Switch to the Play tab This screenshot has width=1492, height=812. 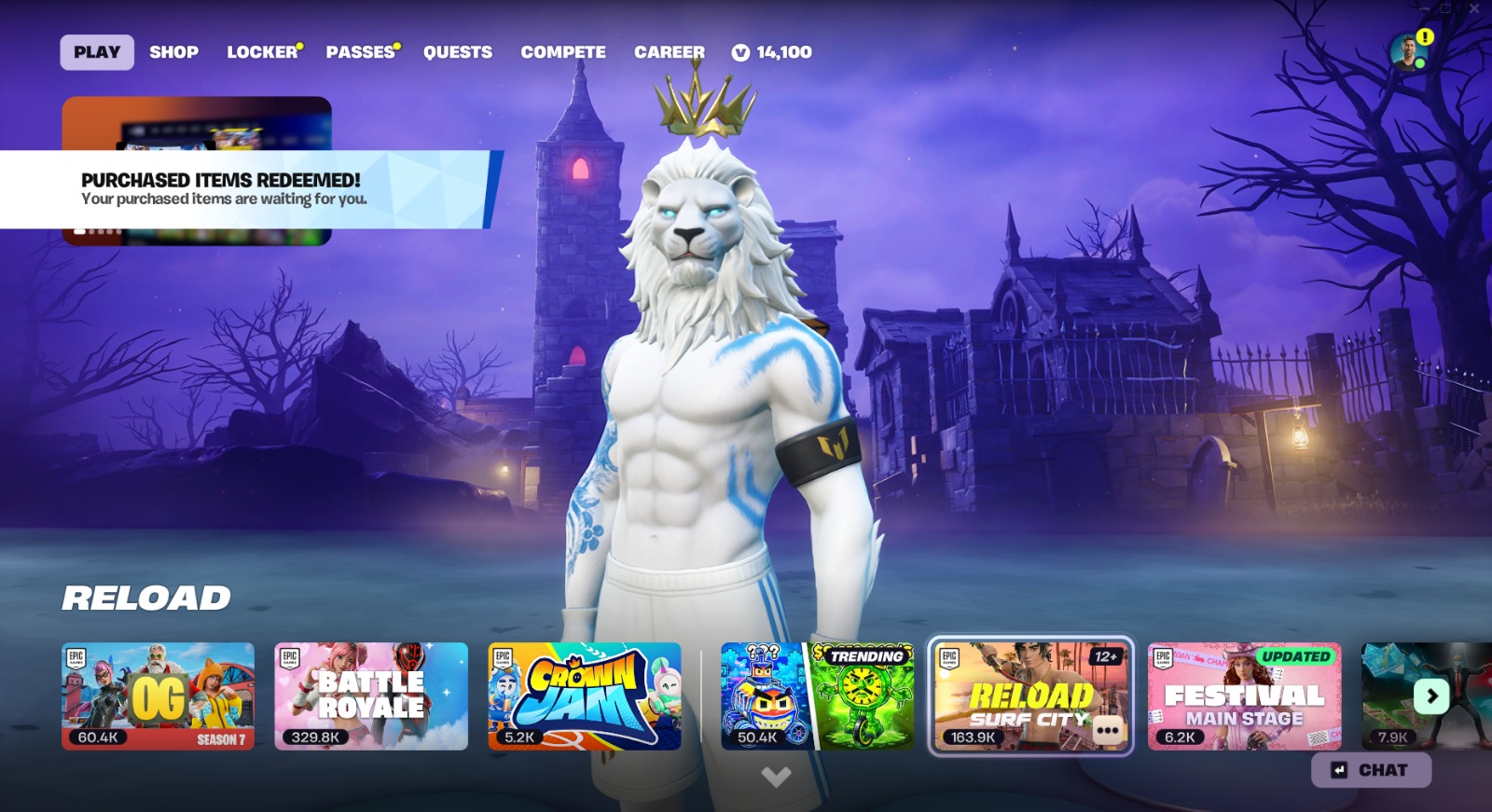click(97, 52)
